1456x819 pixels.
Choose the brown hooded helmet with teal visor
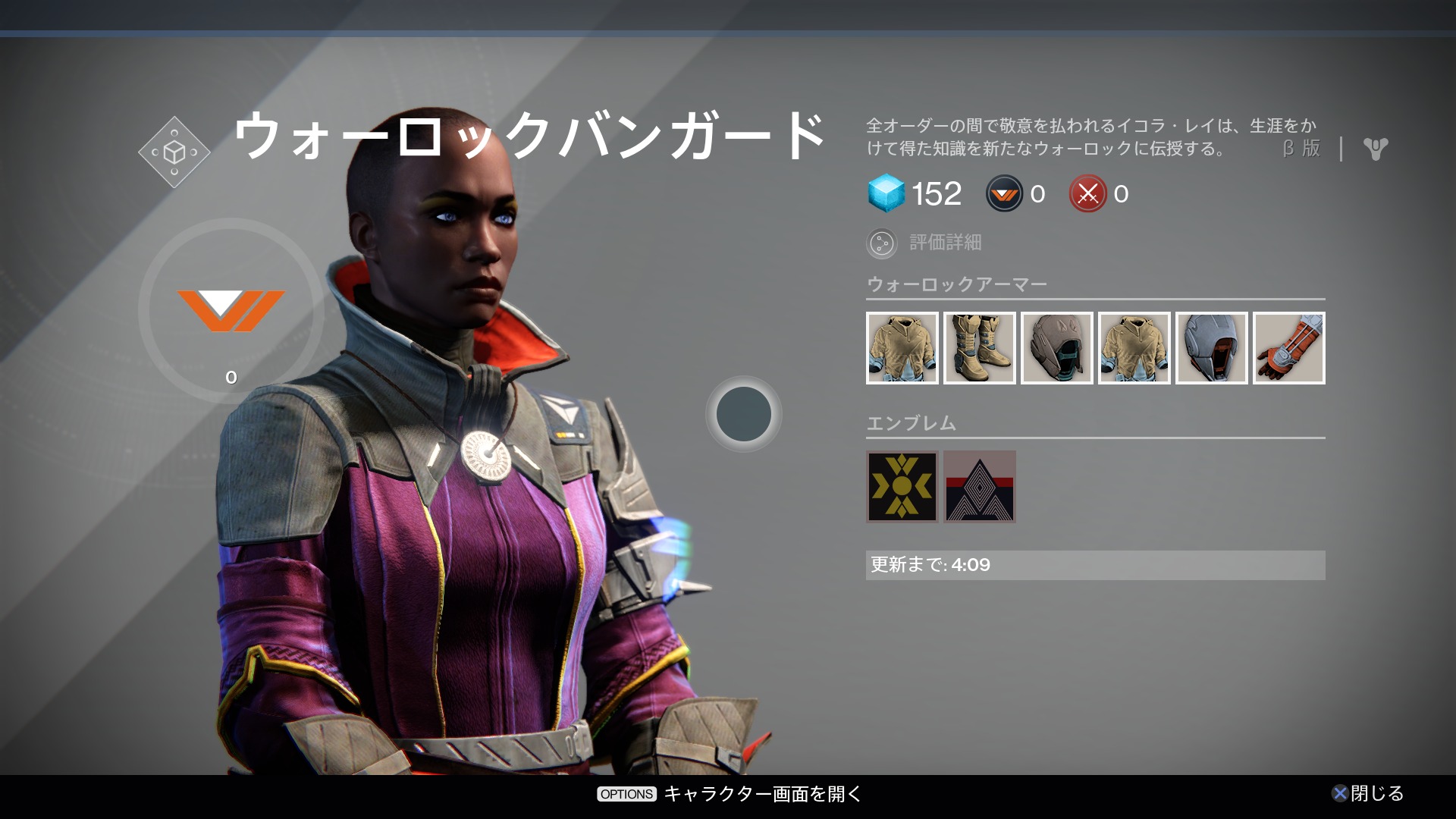tap(1056, 348)
